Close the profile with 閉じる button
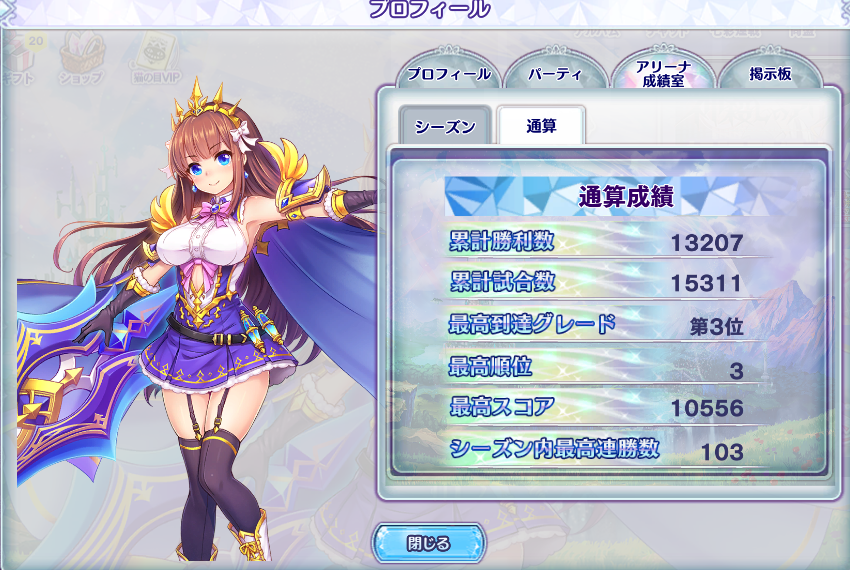The width and height of the screenshot is (850, 570). [428, 544]
